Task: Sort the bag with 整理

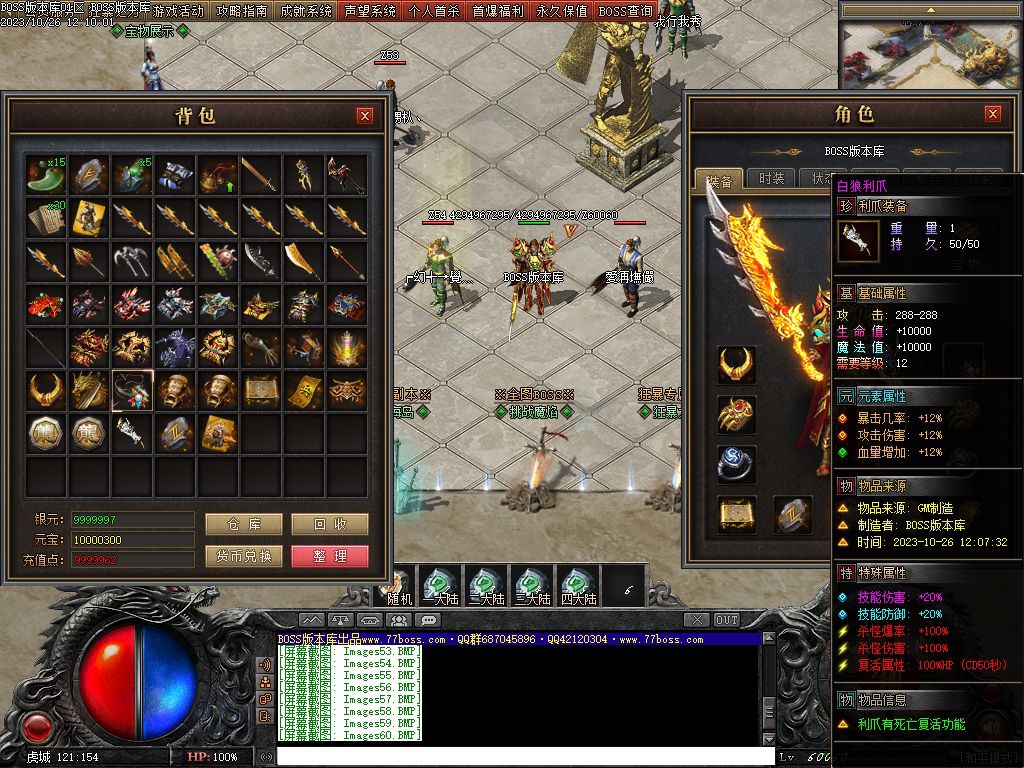Action: click(x=329, y=556)
